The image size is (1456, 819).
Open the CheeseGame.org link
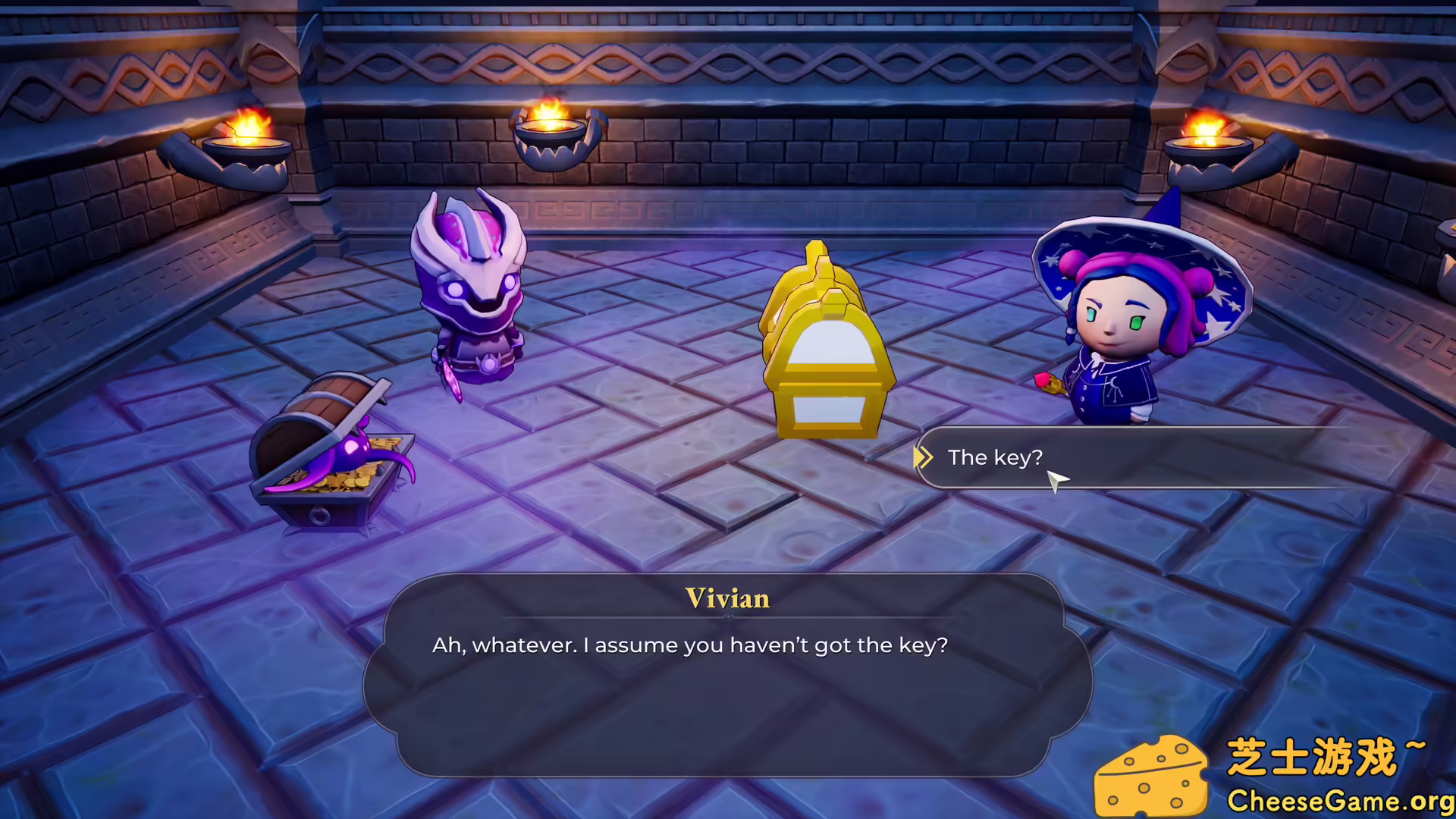[x=1338, y=800]
